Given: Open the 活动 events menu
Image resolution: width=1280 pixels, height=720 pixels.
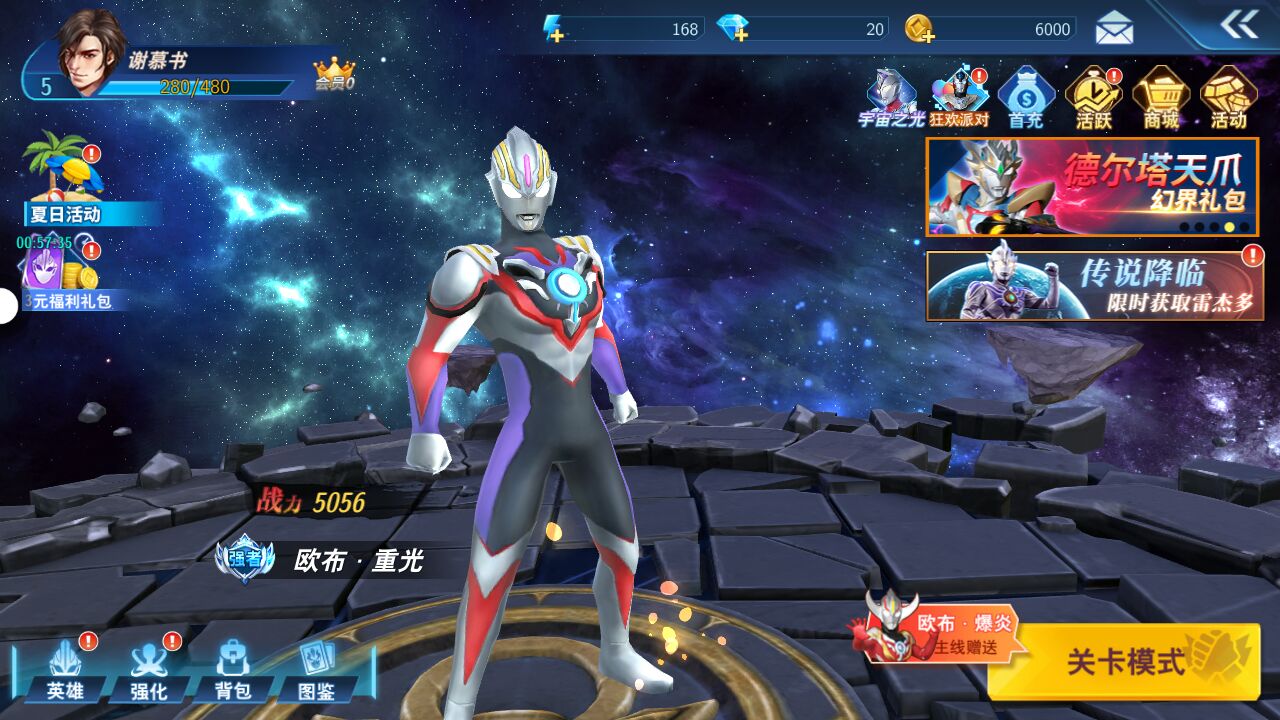Looking at the screenshot, I should point(1228,99).
